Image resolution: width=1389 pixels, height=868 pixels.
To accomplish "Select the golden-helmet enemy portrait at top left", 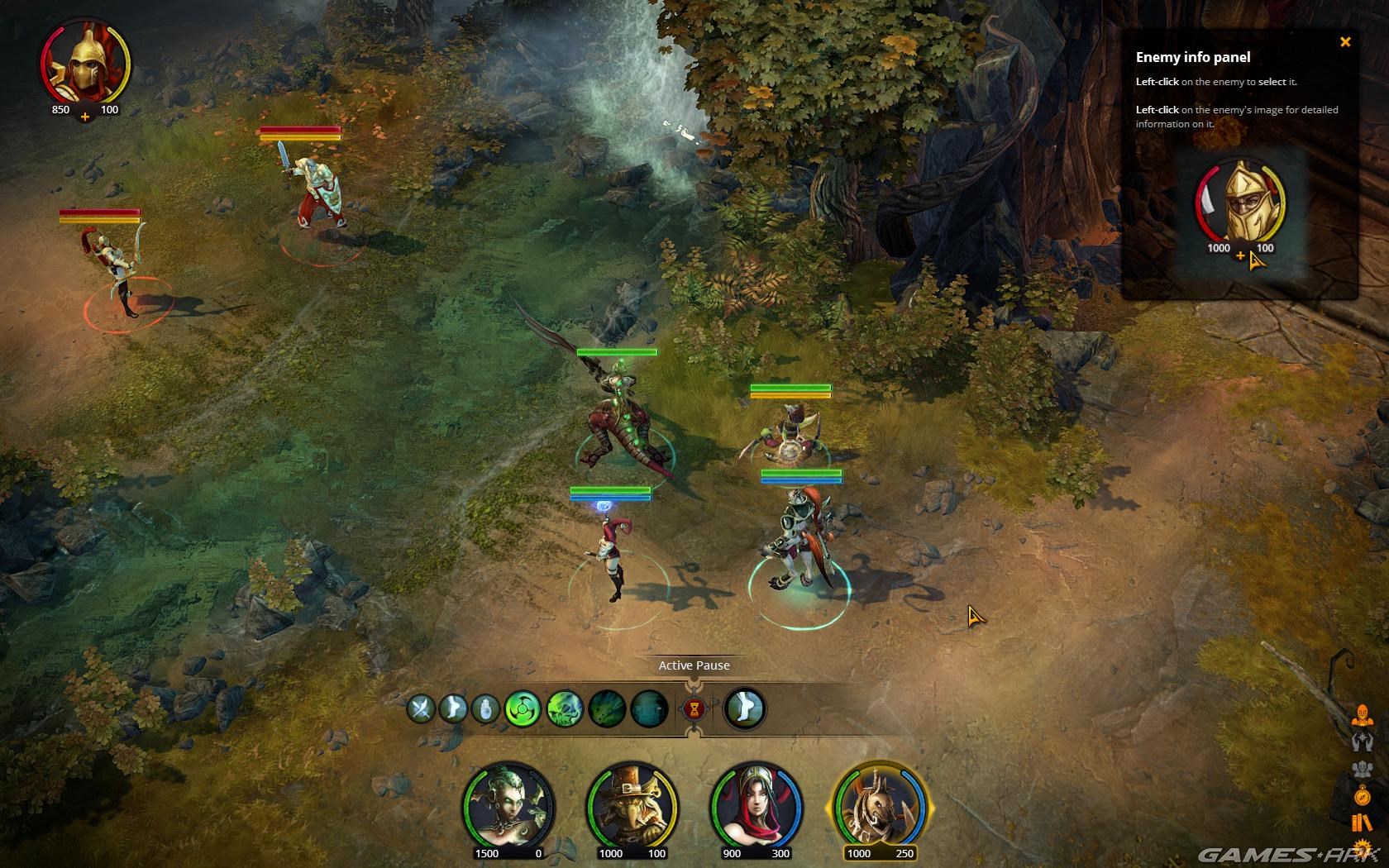I will [84, 68].
